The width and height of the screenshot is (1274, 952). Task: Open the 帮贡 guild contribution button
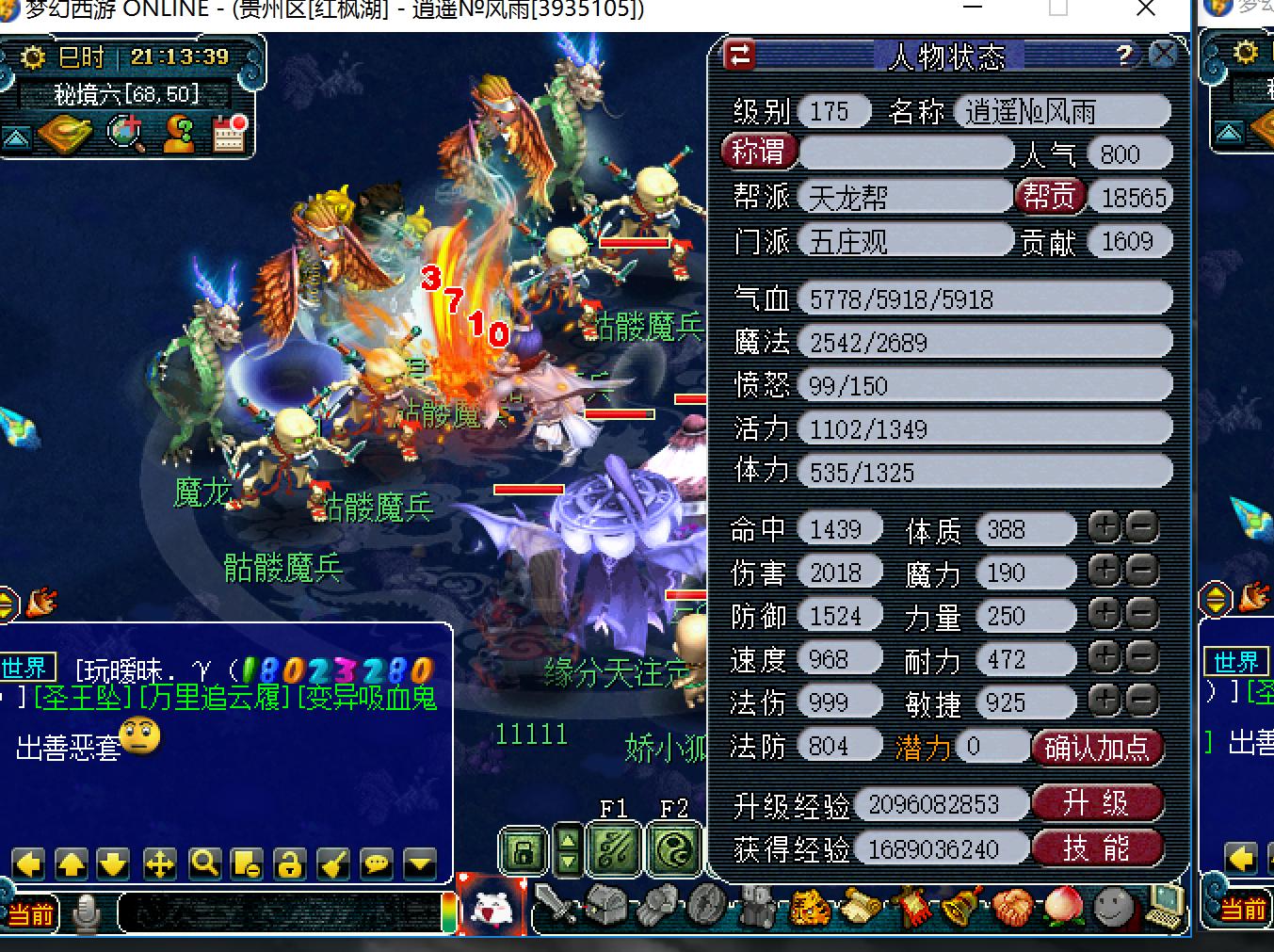pos(1049,196)
